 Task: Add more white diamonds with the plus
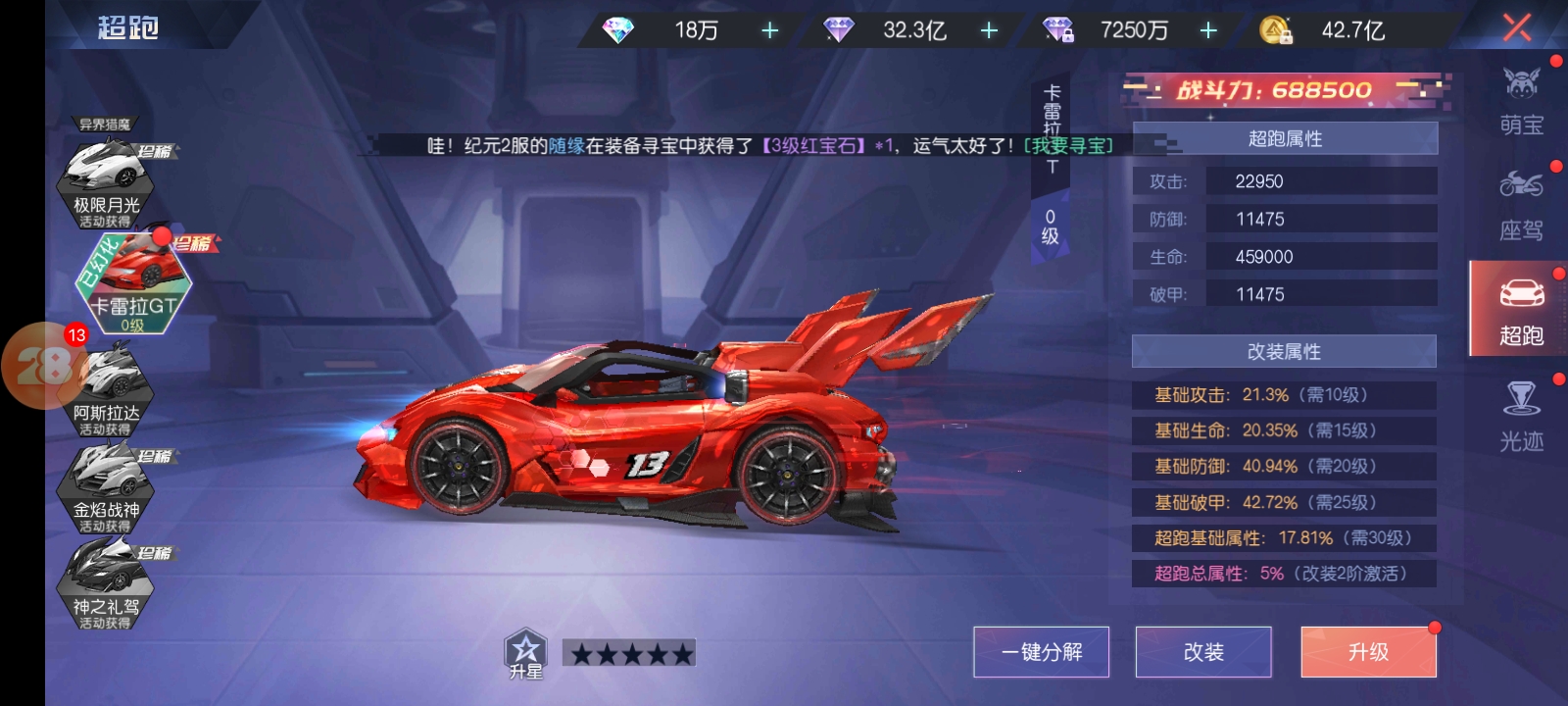coord(770,31)
